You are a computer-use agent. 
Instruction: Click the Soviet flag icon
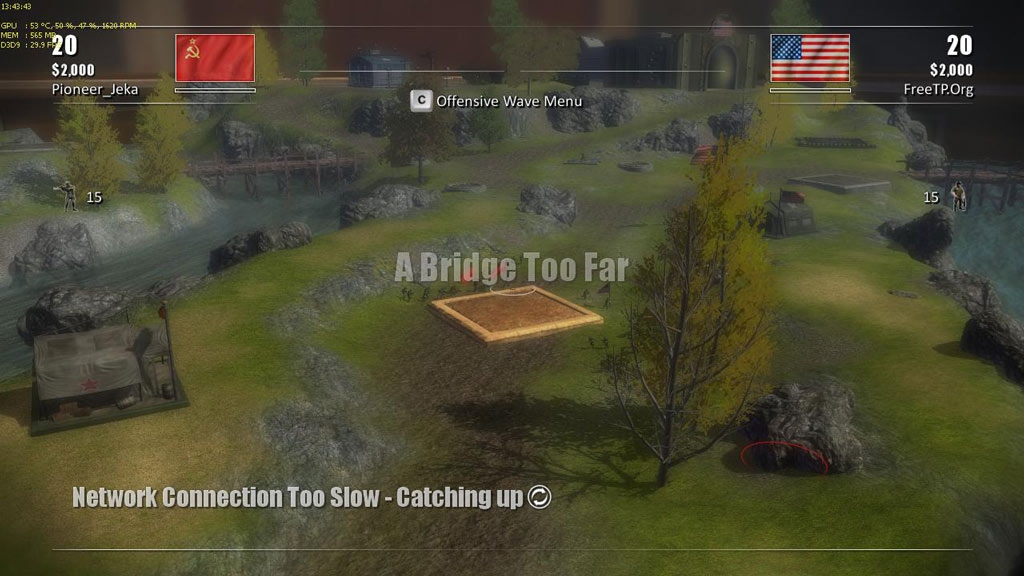(x=215, y=58)
